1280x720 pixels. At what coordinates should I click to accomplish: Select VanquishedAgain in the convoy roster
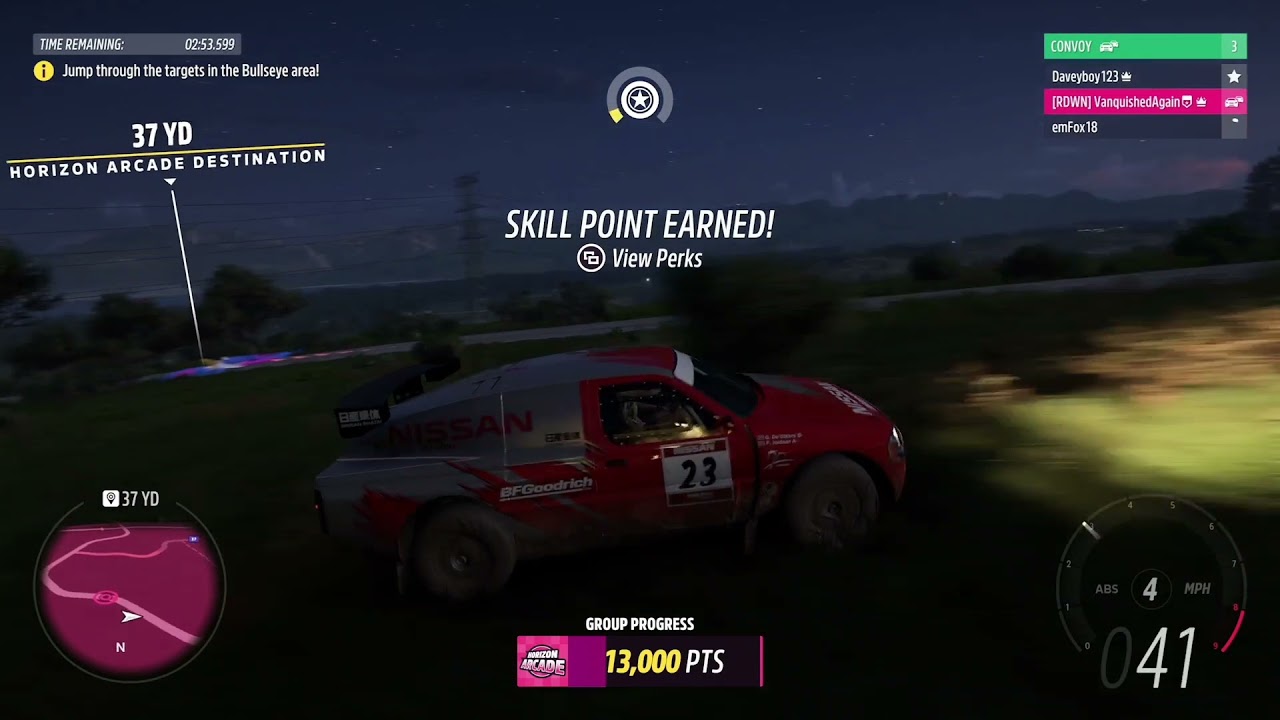(x=1120, y=101)
